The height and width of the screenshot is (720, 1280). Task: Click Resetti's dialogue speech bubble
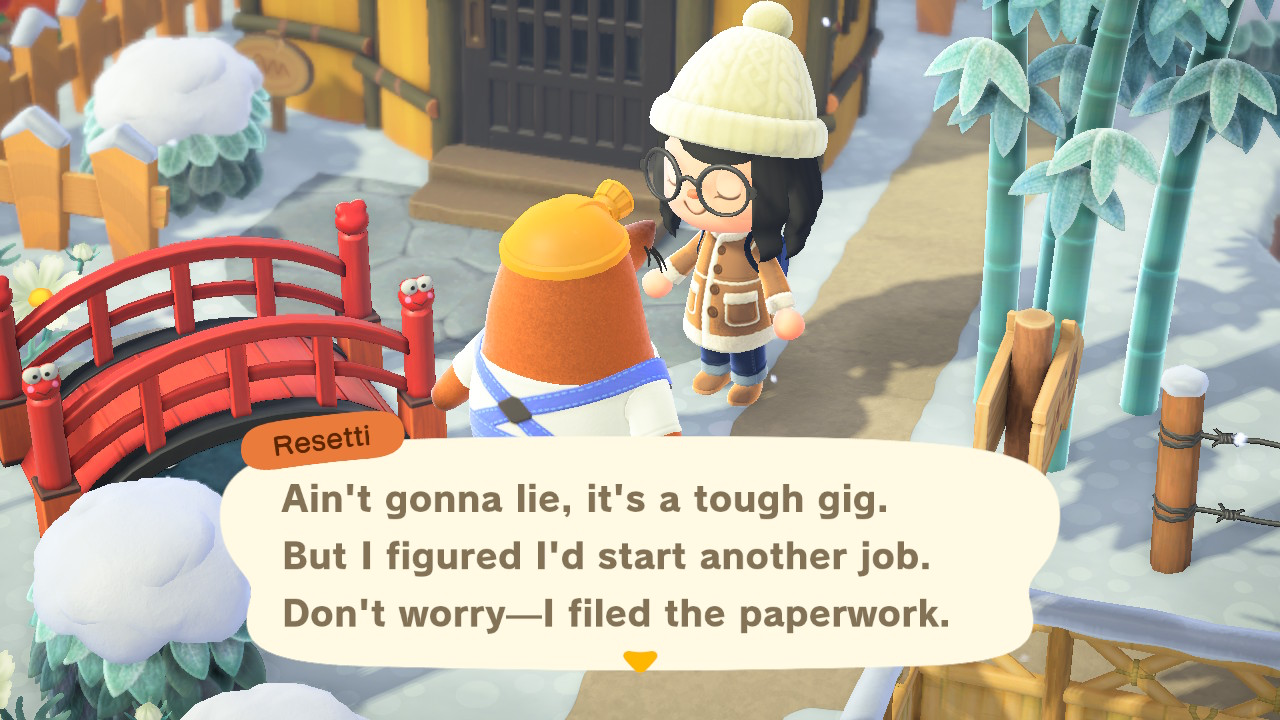(640, 556)
